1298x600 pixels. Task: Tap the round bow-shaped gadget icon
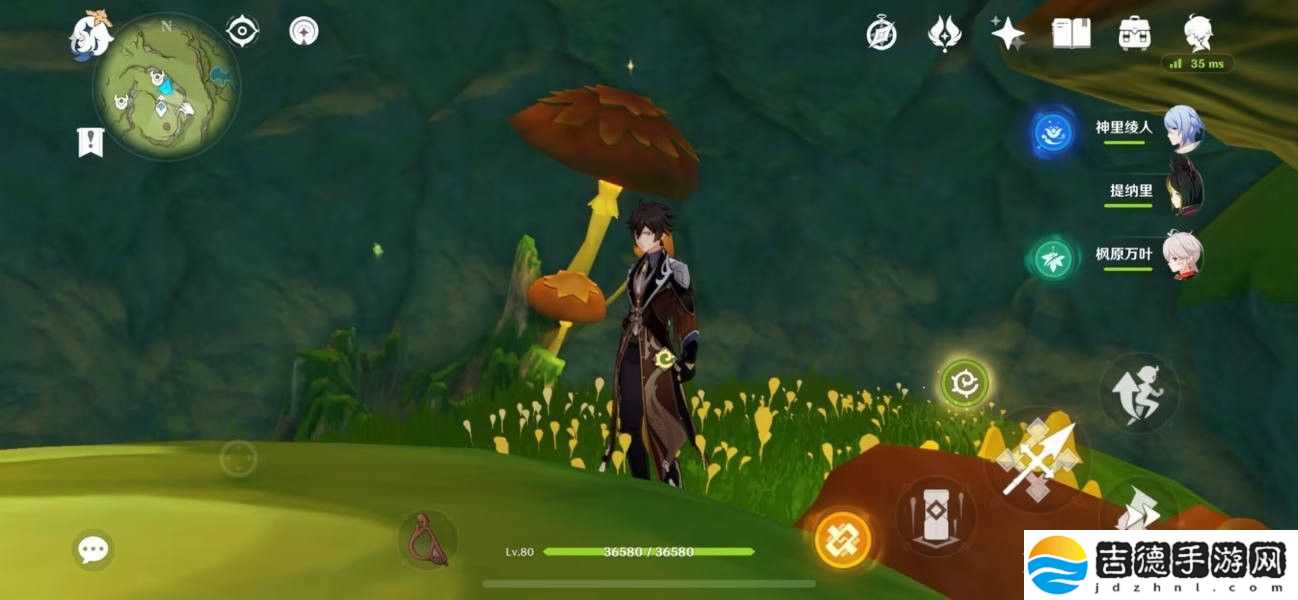(x=428, y=541)
